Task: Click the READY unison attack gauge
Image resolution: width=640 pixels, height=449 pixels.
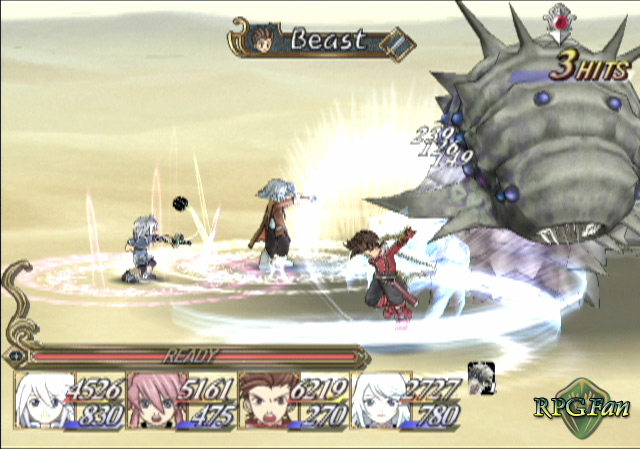Action: point(190,355)
